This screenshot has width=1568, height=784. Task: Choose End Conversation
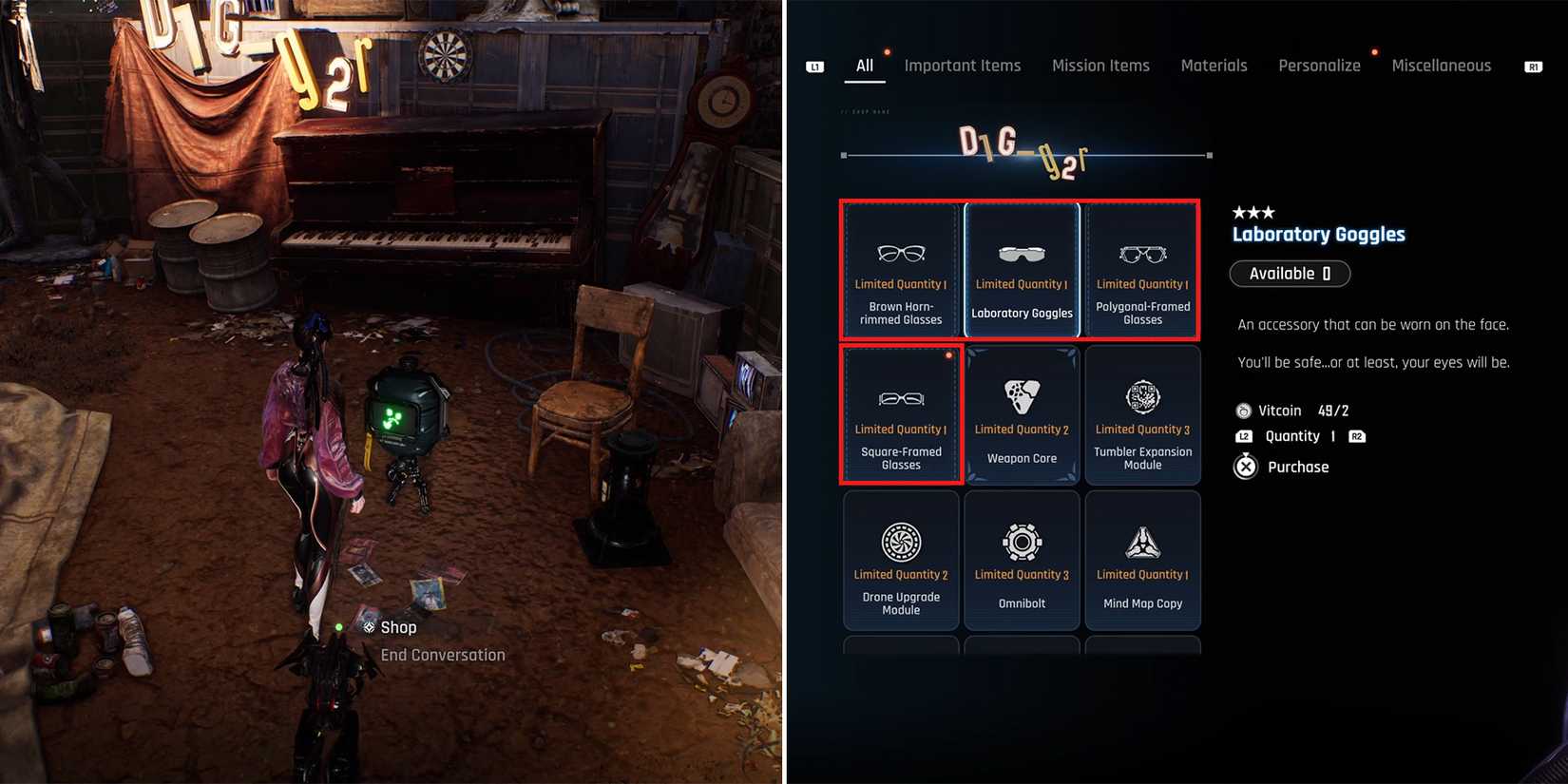tap(443, 654)
